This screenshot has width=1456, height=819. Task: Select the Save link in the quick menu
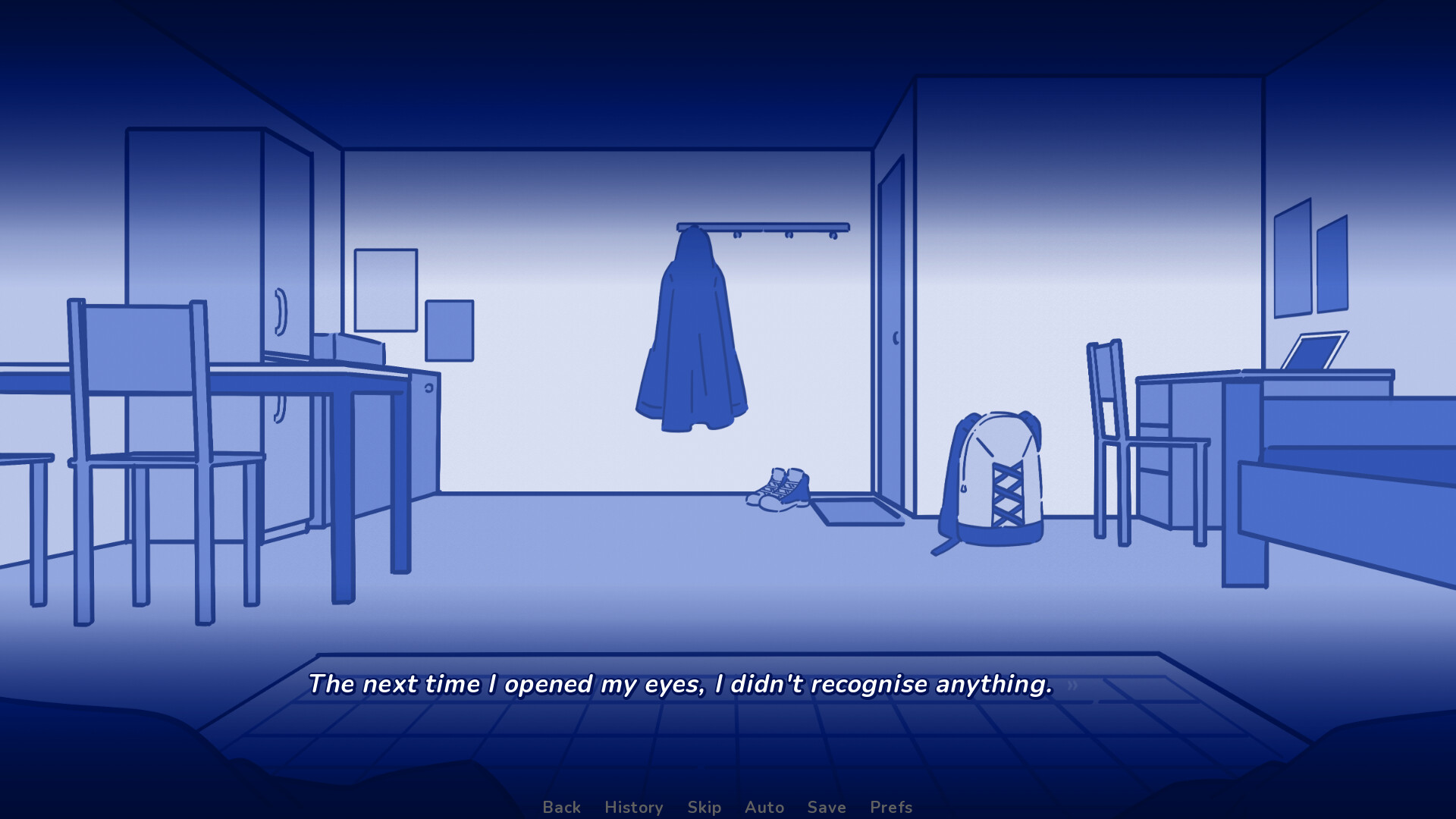(827, 807)
